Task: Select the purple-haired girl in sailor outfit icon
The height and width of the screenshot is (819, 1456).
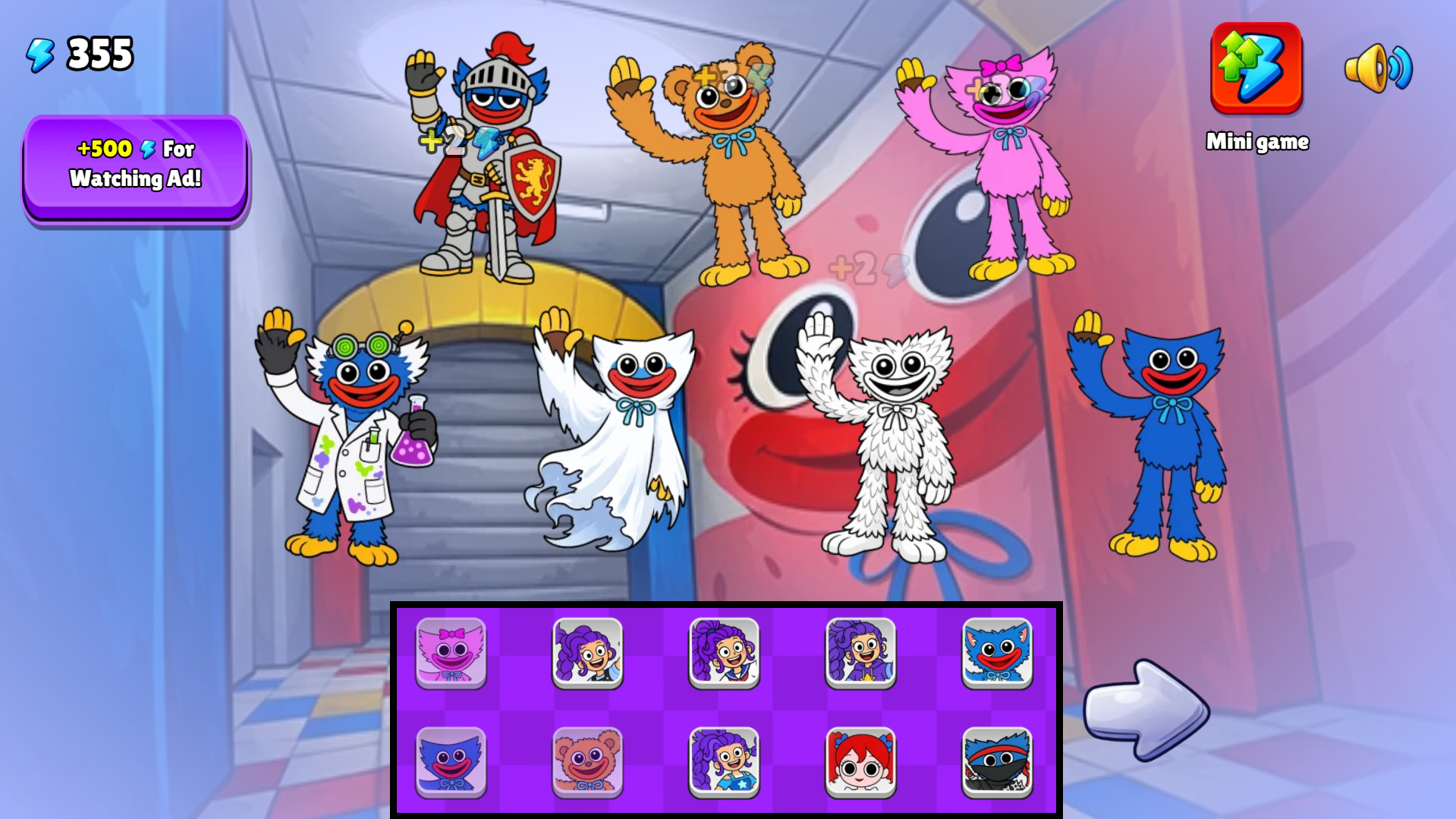Action: [723, 653]
